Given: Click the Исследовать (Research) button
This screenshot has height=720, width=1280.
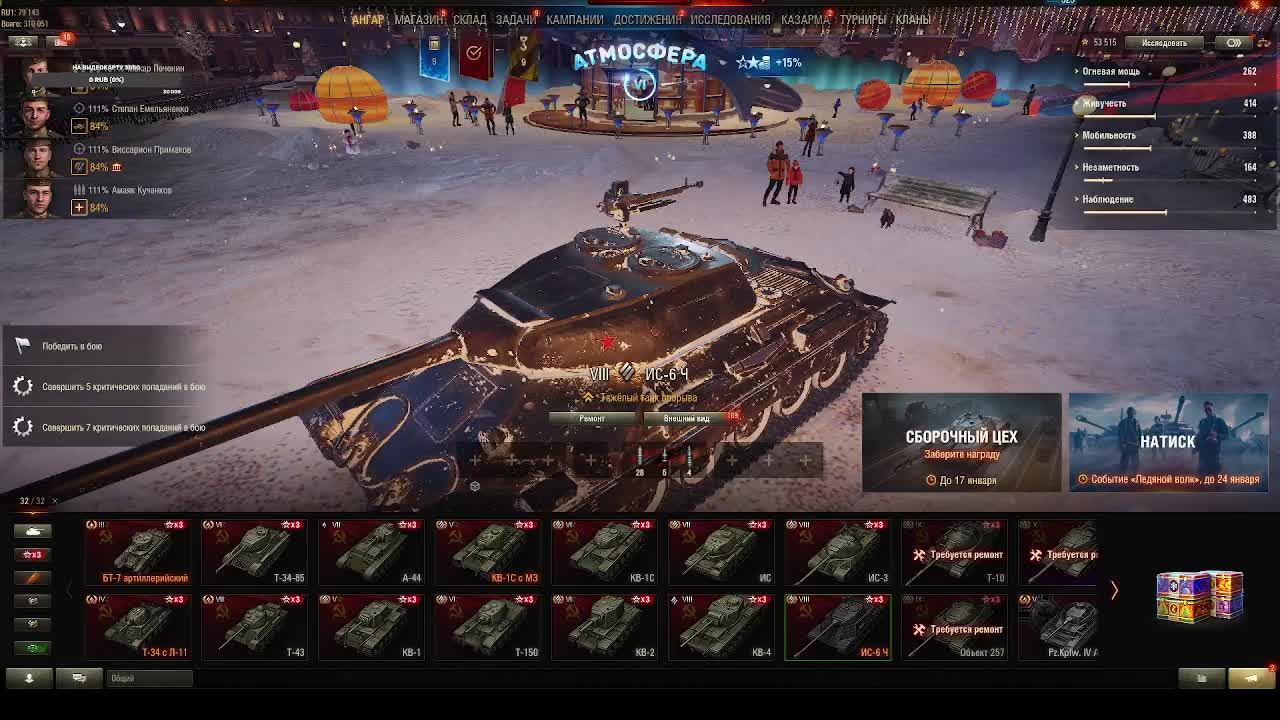Looking at the screenshot, I should [1164, 43].
